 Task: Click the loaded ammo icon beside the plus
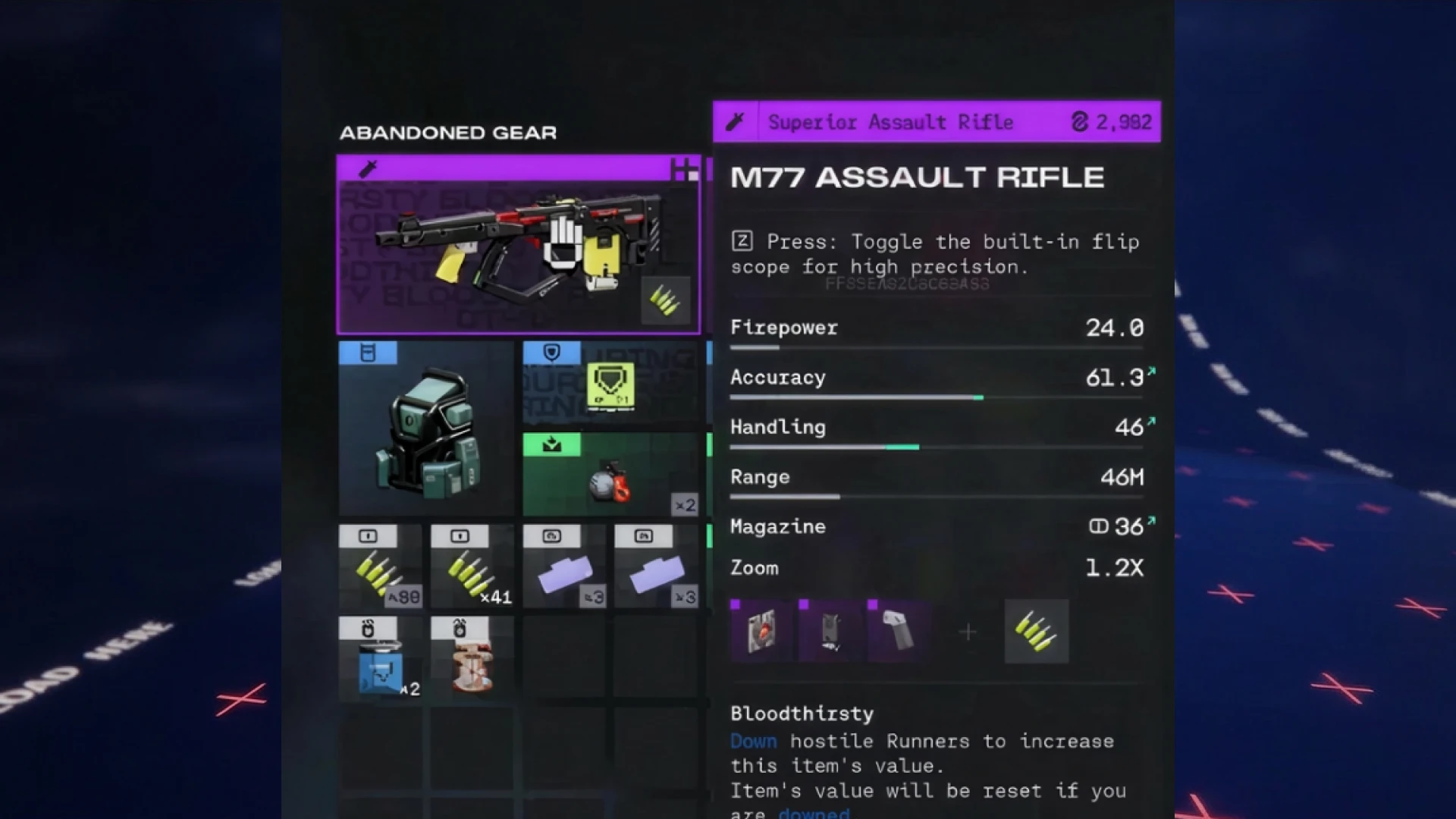pos(1037,632)
